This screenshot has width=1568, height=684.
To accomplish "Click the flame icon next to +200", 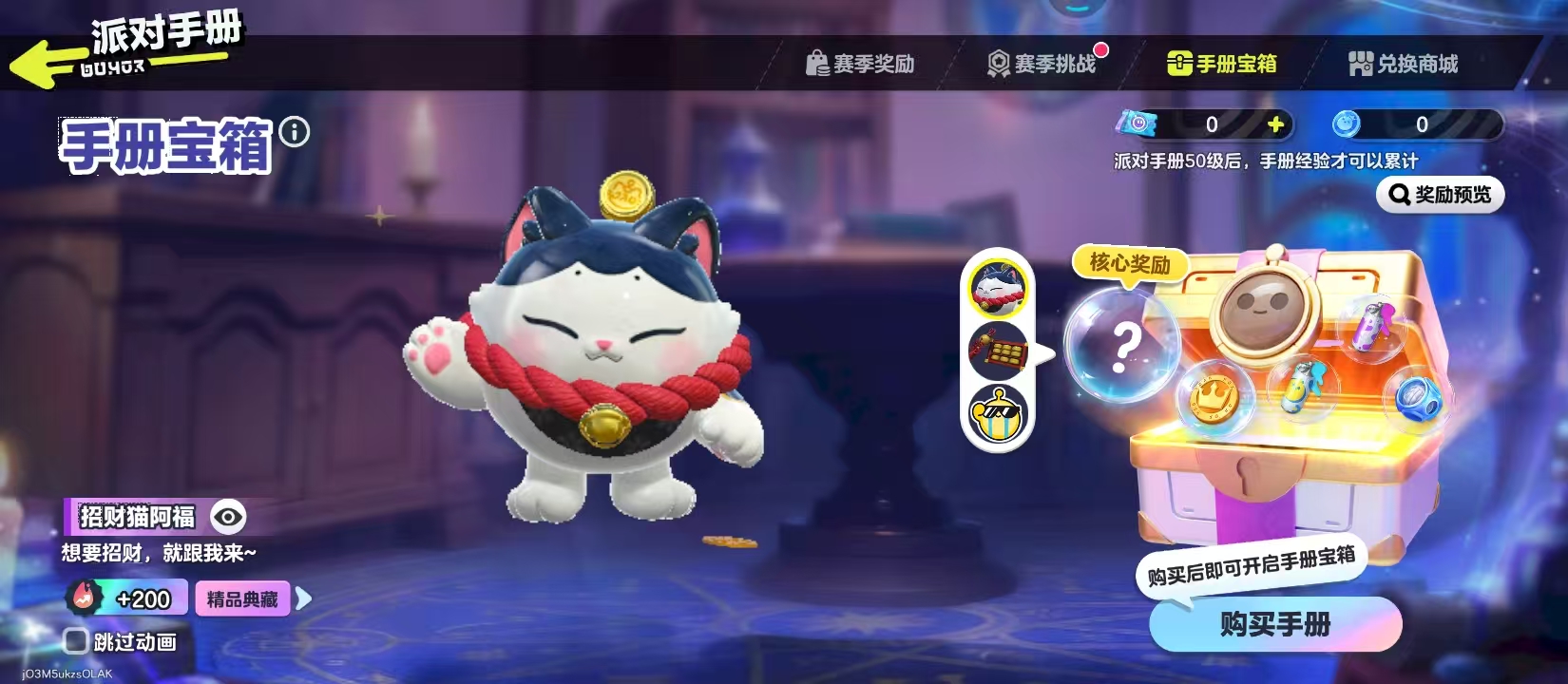I will (87, 598).
